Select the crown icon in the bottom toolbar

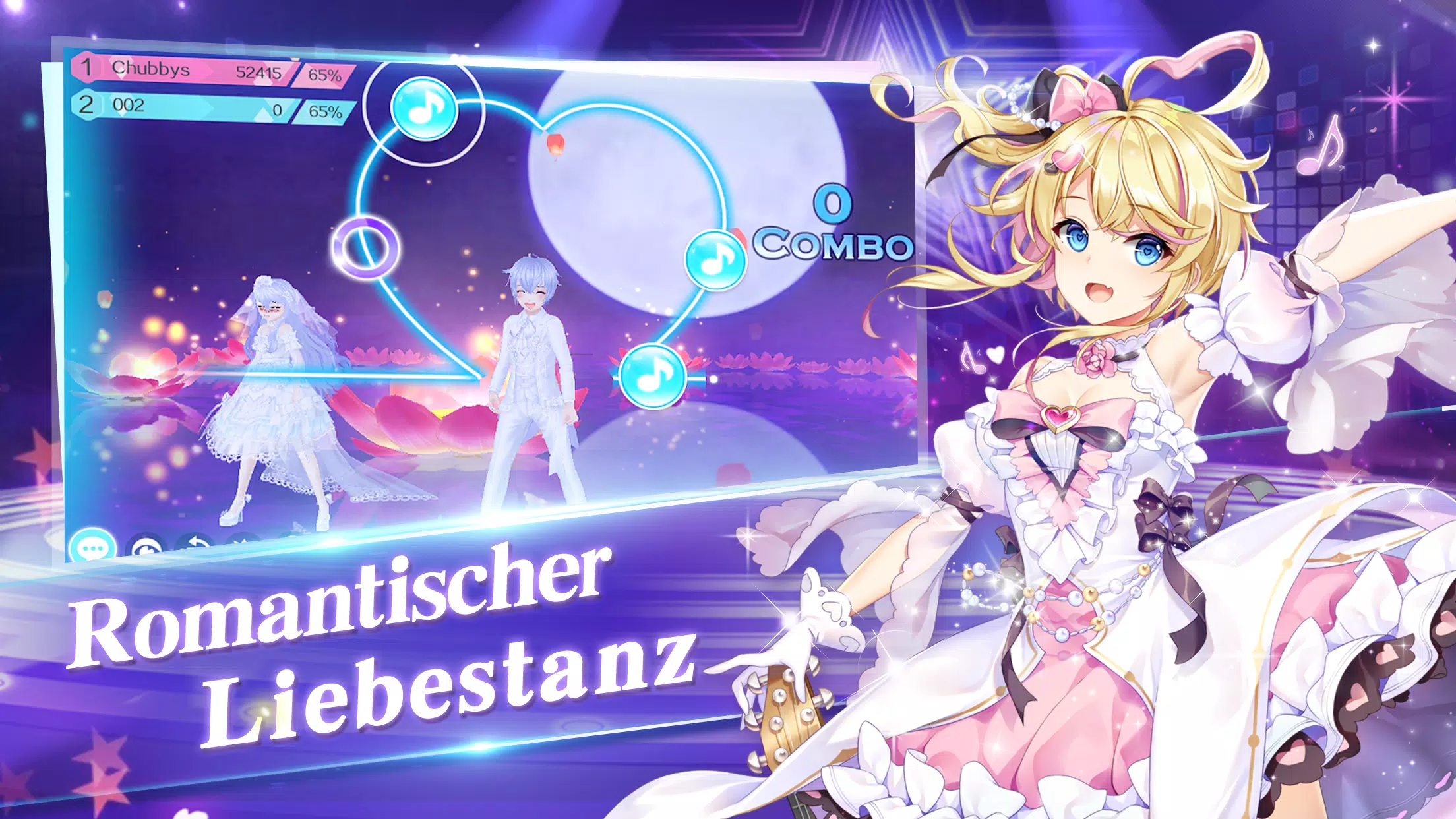pyautogui.click(x=241, y=539)
